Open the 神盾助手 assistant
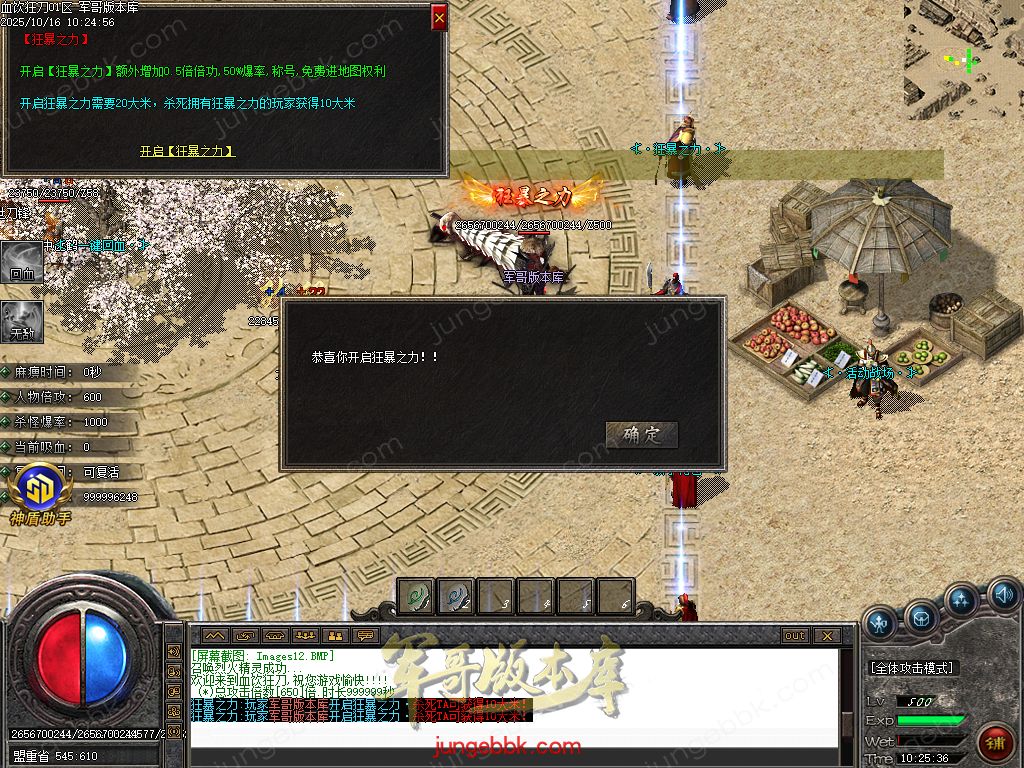Viewport: 1024px width, 768px height. coord(40,495)
